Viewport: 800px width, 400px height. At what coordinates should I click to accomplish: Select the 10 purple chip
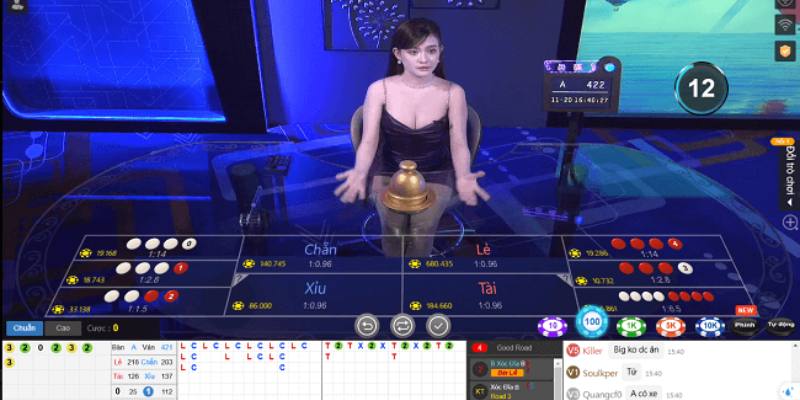[550, 326]
